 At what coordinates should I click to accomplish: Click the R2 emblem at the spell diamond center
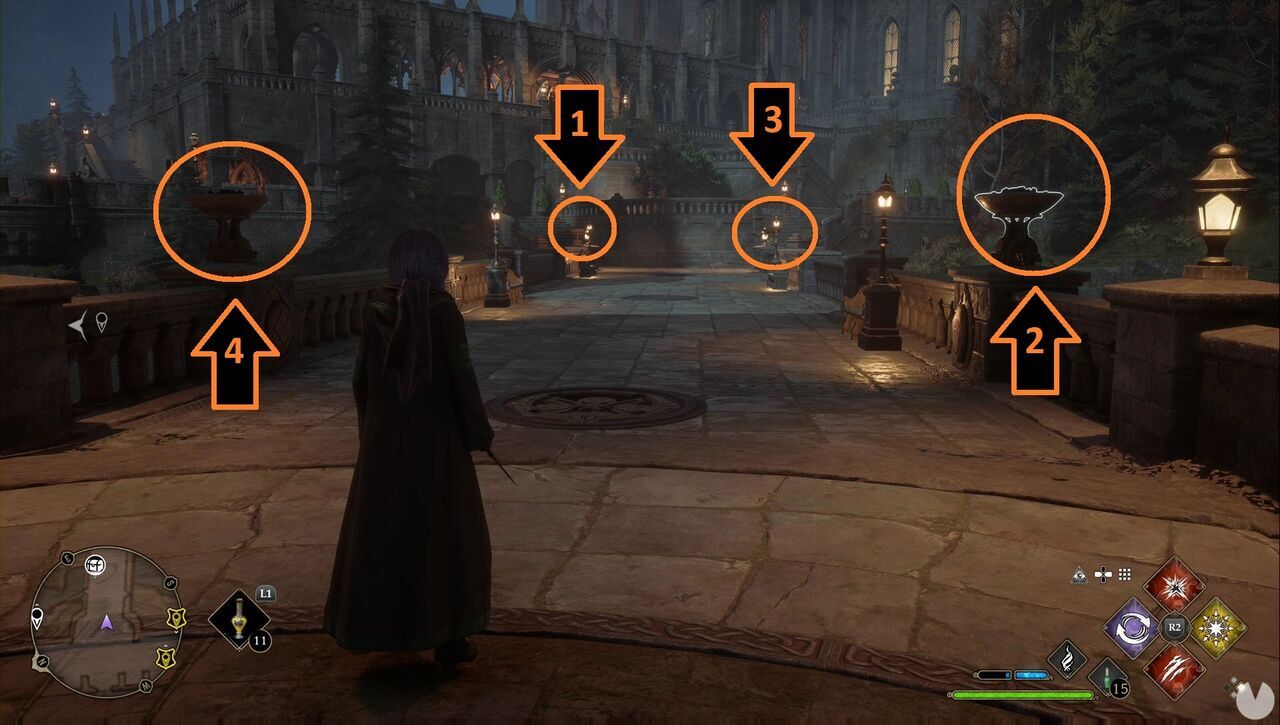pos(1174,627)
